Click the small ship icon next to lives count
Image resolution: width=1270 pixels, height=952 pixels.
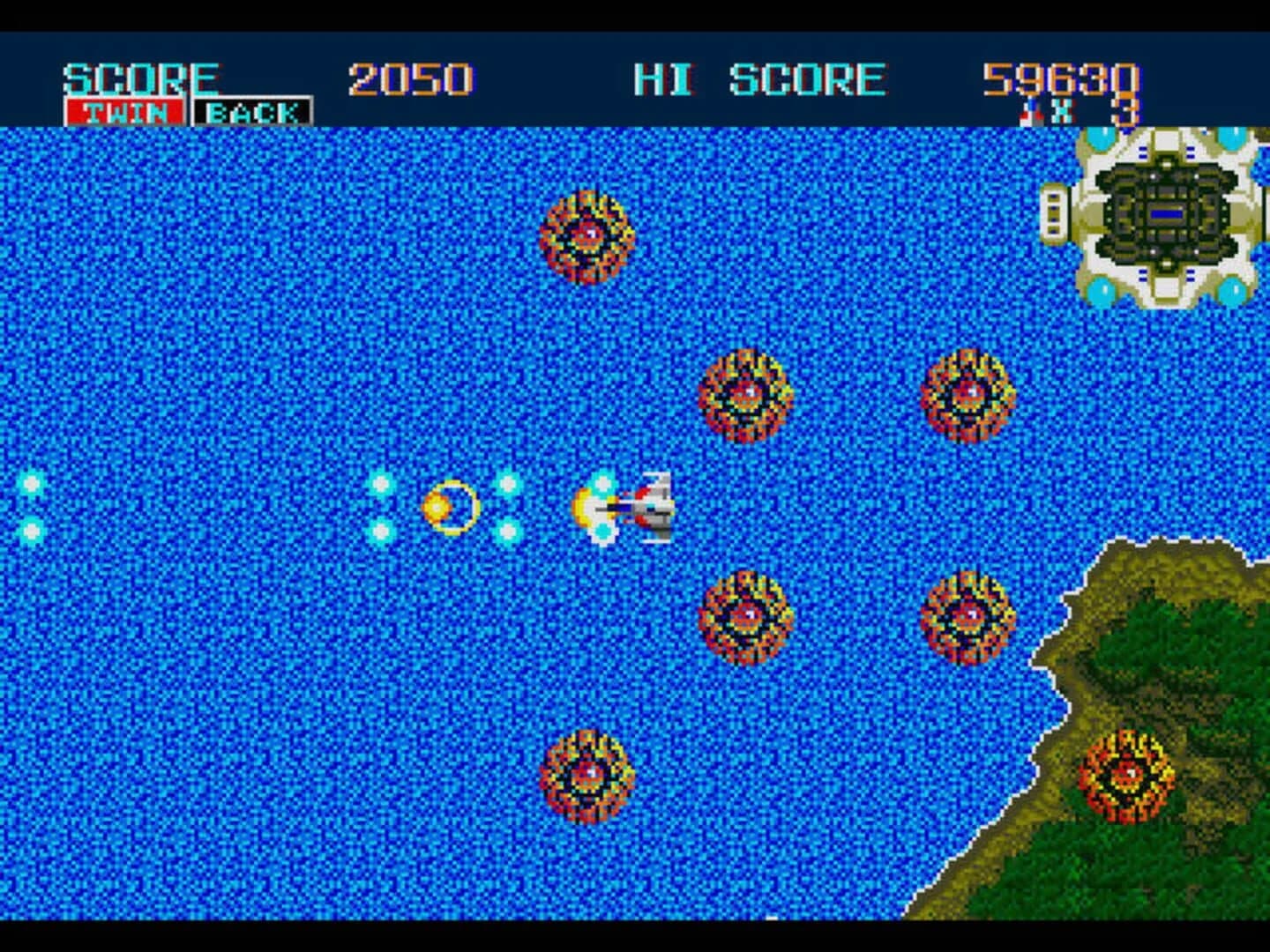1030,109
